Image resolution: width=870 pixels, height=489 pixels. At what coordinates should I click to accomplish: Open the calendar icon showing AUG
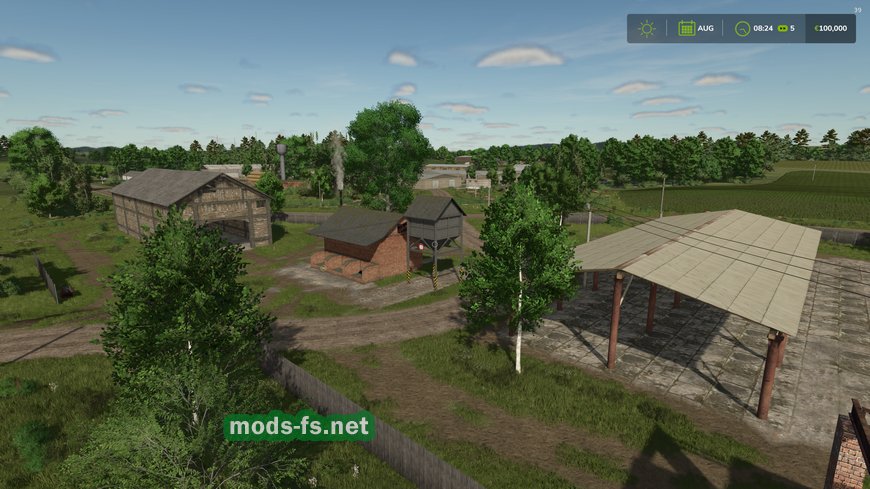(x=687, y=28)
